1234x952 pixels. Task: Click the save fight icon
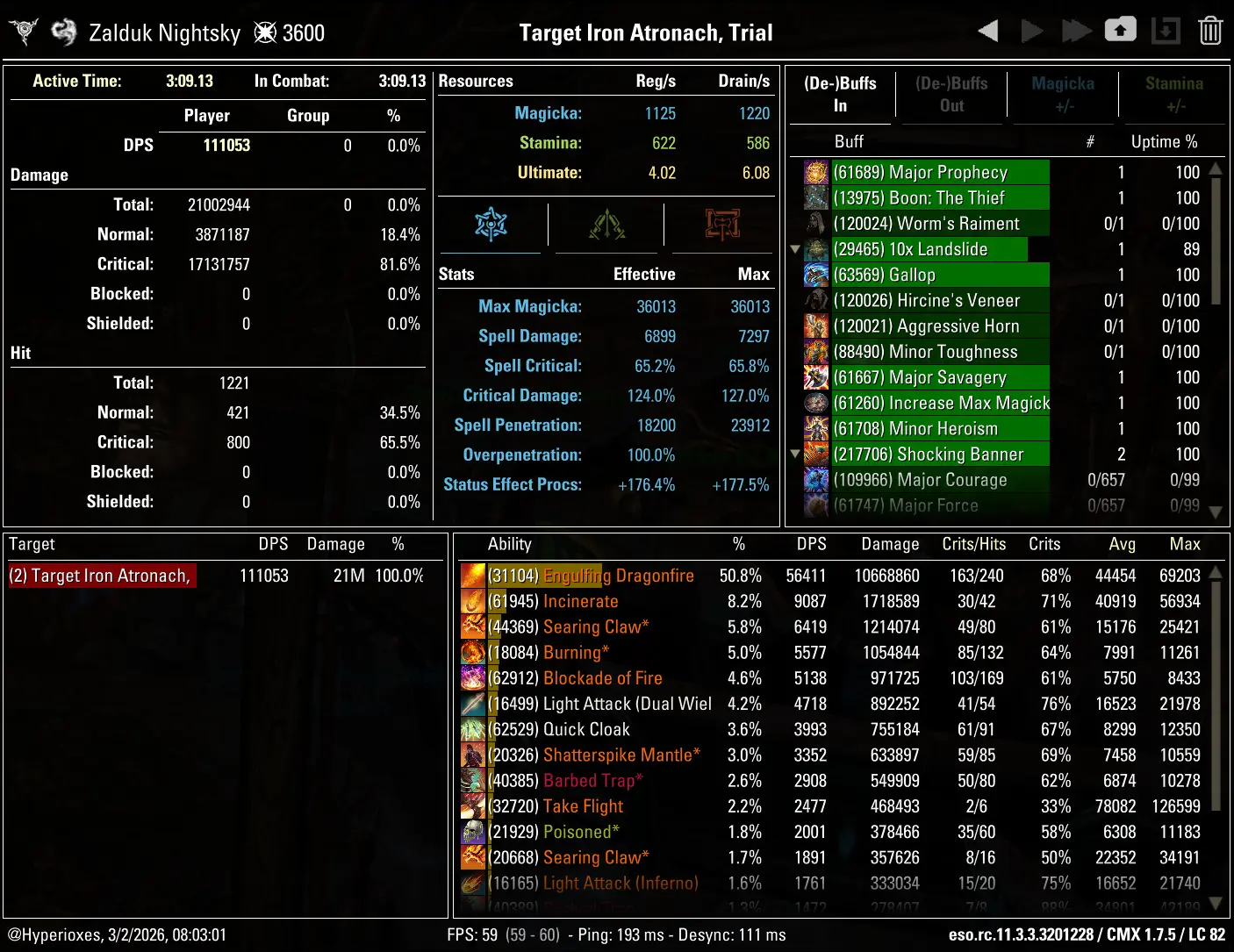pyautogui.click(x=1121, y=29)
